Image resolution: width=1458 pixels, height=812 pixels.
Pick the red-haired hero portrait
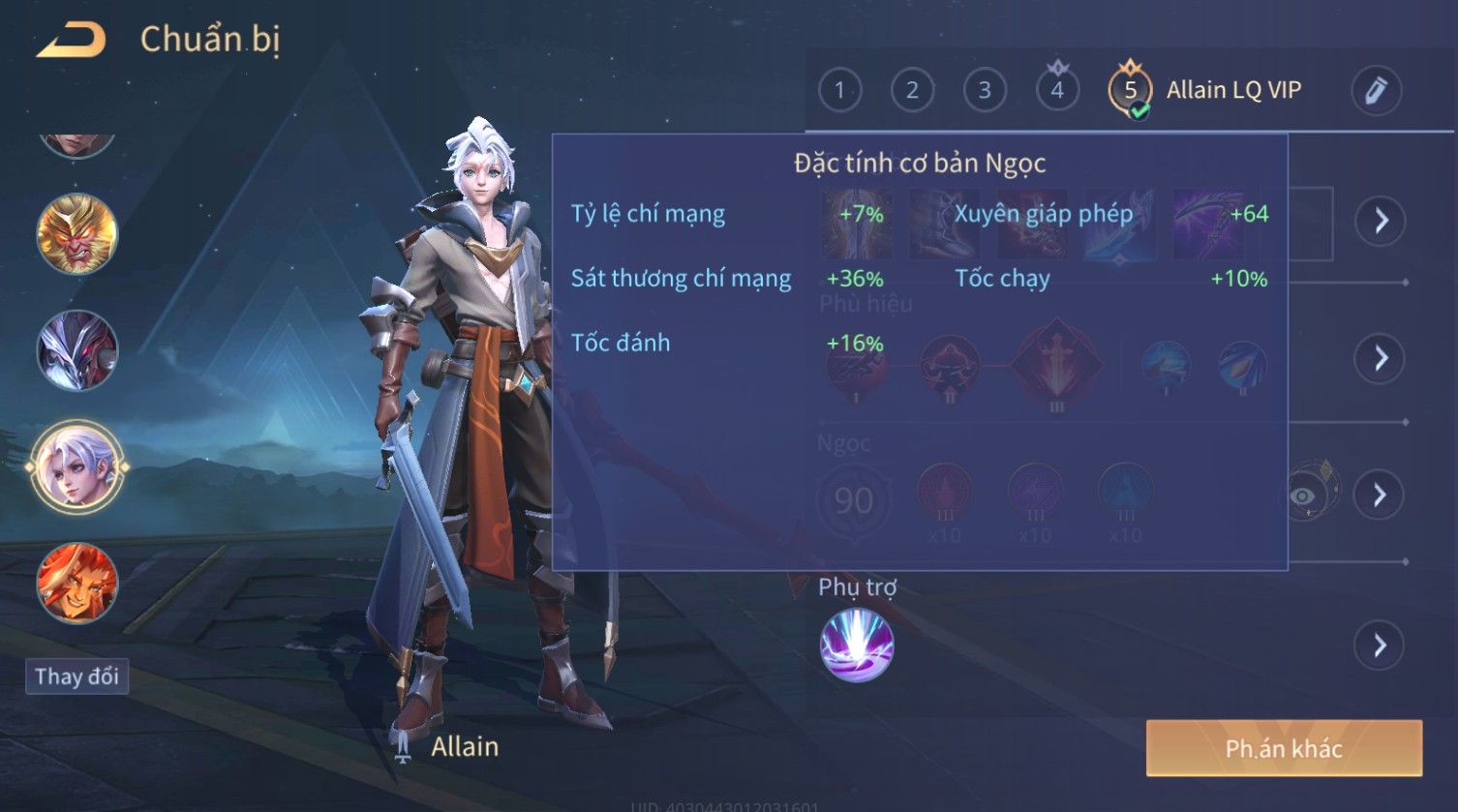[x=76, y=584]
